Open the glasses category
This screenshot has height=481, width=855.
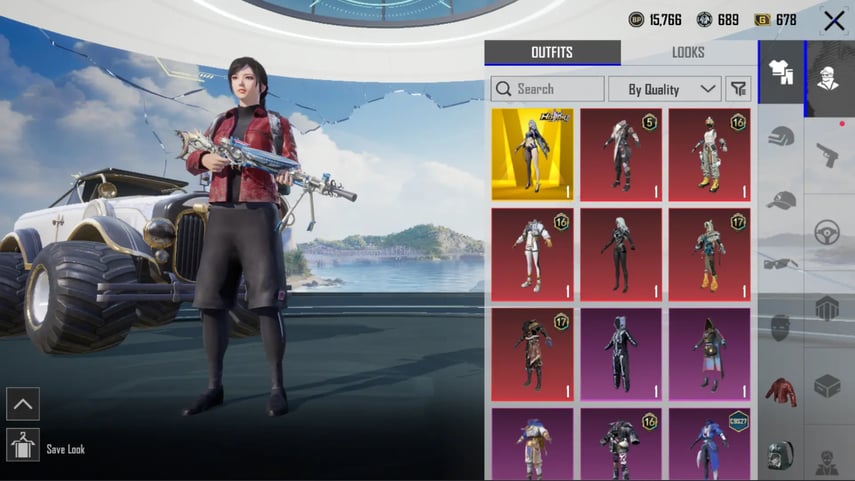[781, 262]
